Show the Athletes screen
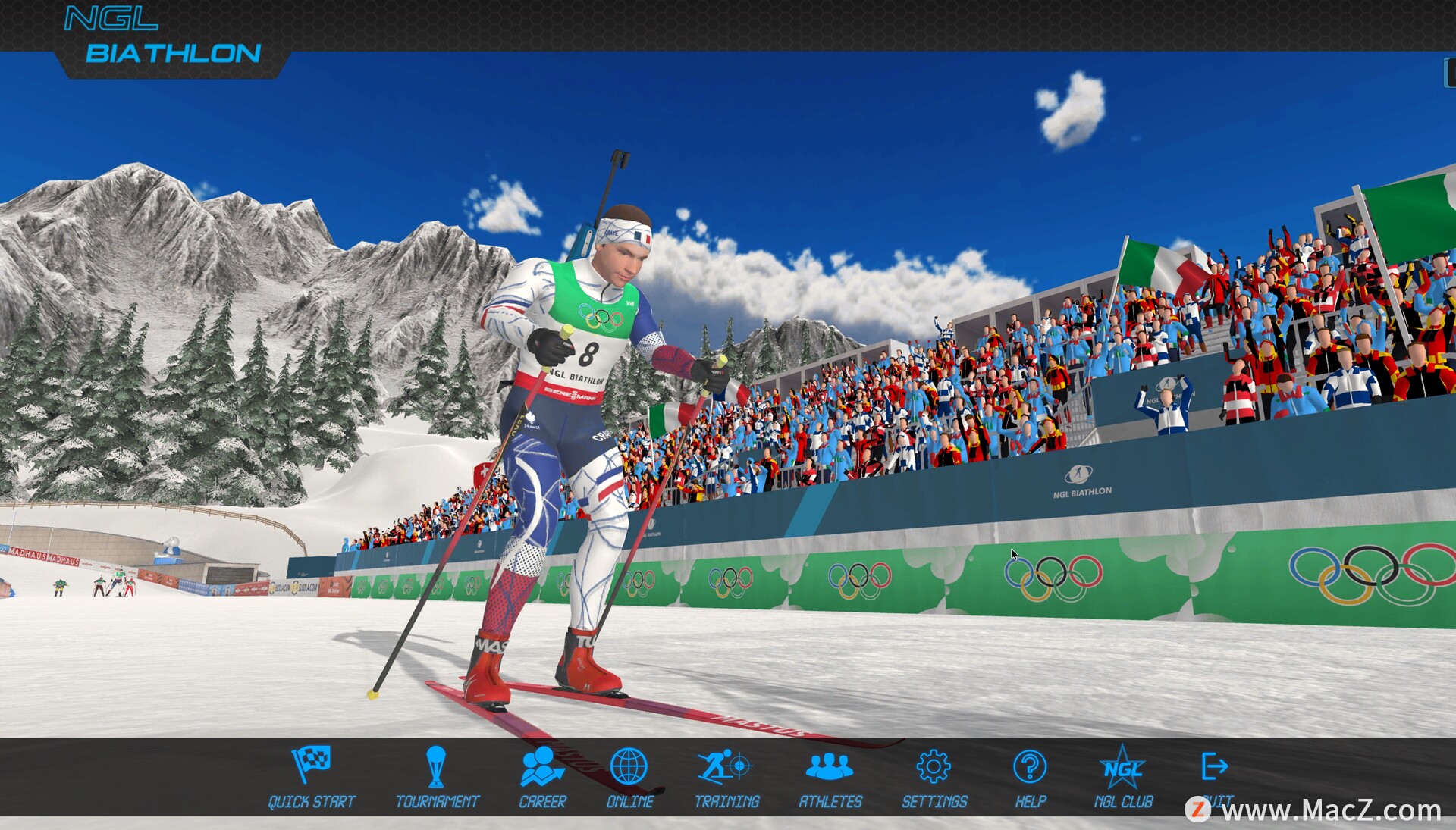Image resolution: width=1456 pixels, height=830 pixels. [x=830, y=776]
